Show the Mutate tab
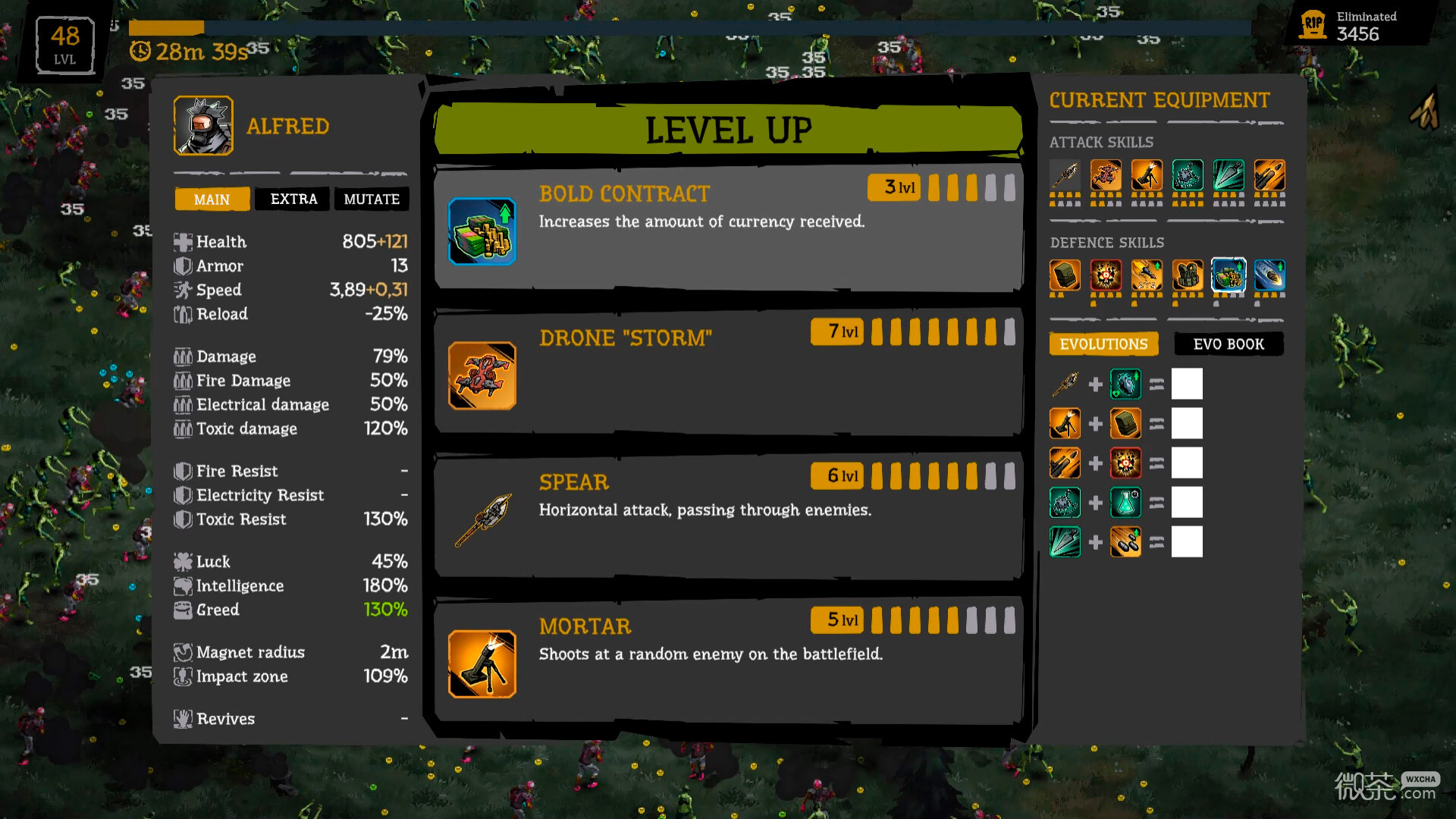 tap(372, 199)
